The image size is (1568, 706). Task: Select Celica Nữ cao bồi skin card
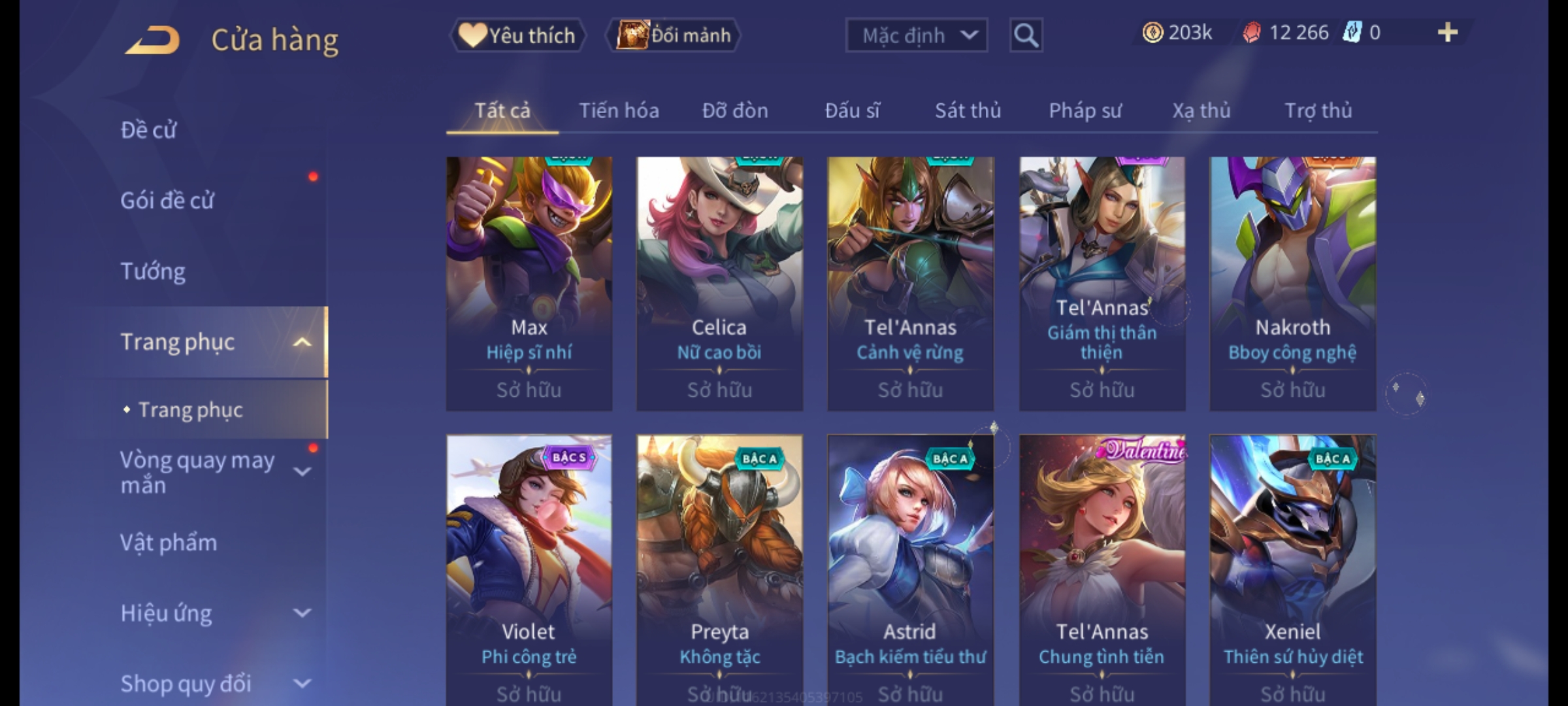point(719,283)
